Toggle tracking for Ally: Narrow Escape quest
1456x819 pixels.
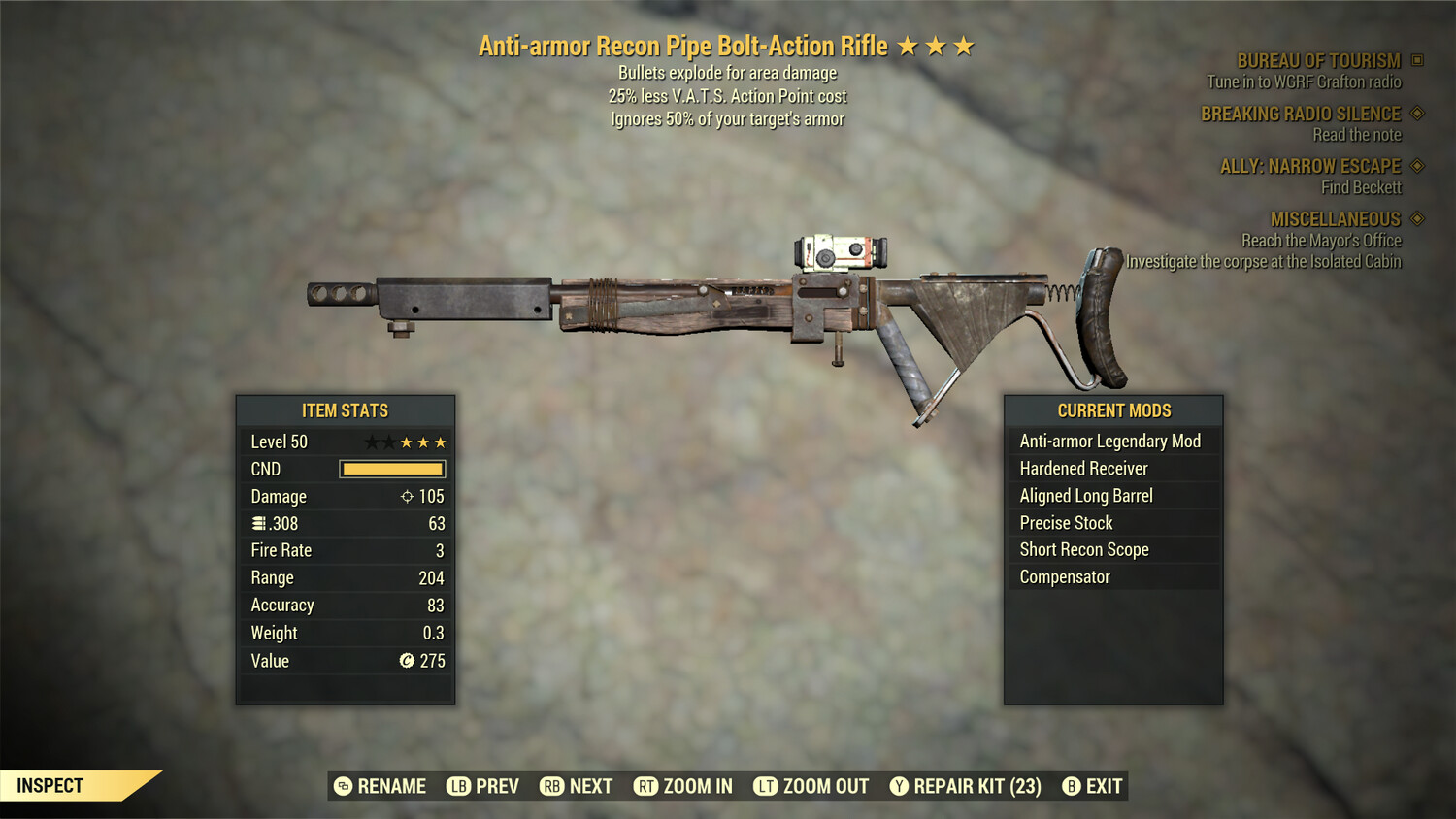click(x=1415, y=166)
